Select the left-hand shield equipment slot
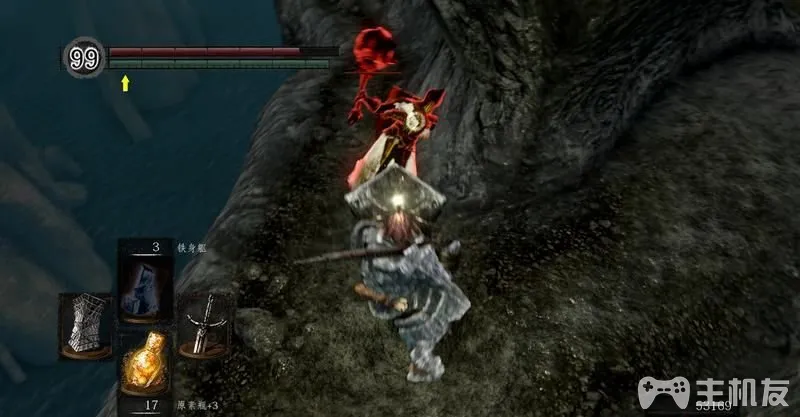800x417 pixels. (84, 324)
